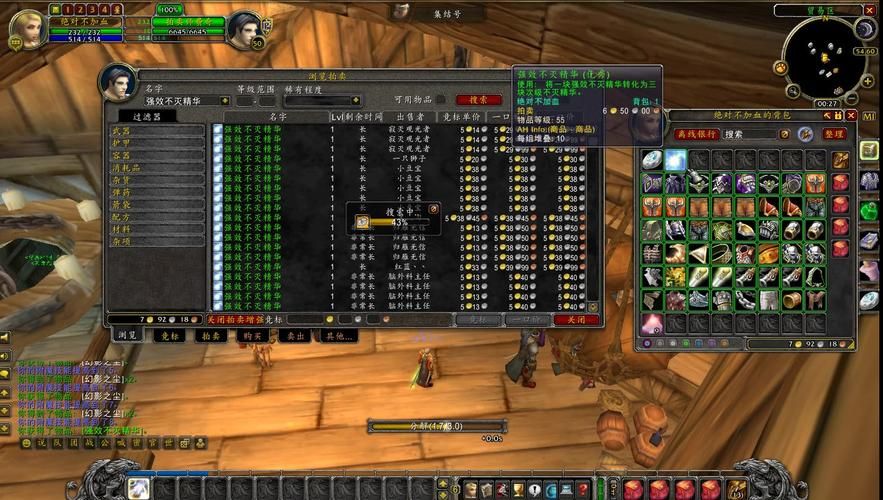Close the bag window with X
This screenshot has width=883, height=500.
851,116
